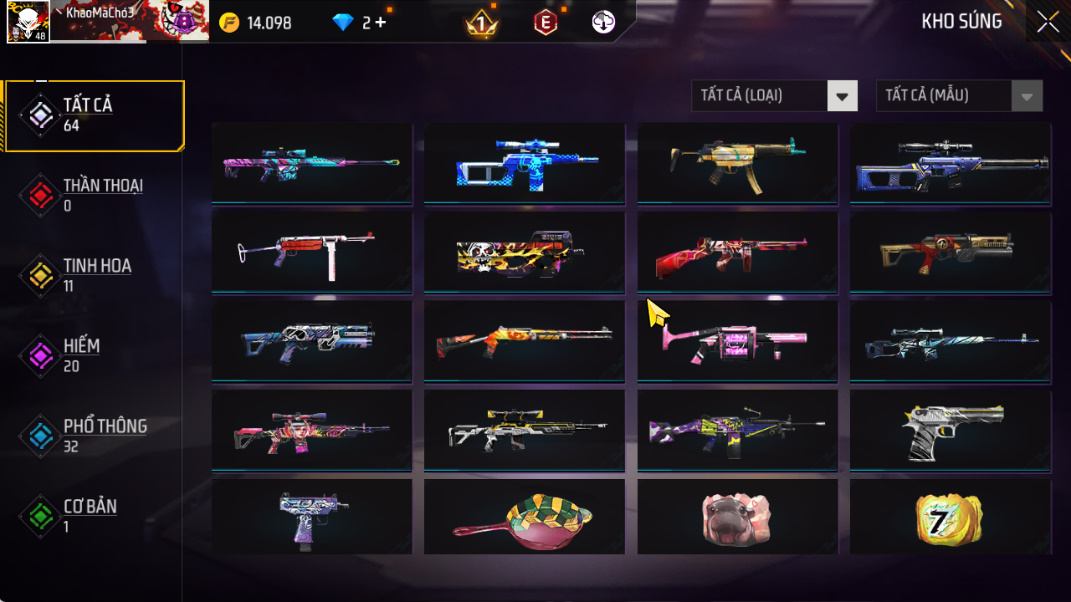Select the golden number 7 item
Viewport: 1071px width, 602px height.
(x=949, y=517)
